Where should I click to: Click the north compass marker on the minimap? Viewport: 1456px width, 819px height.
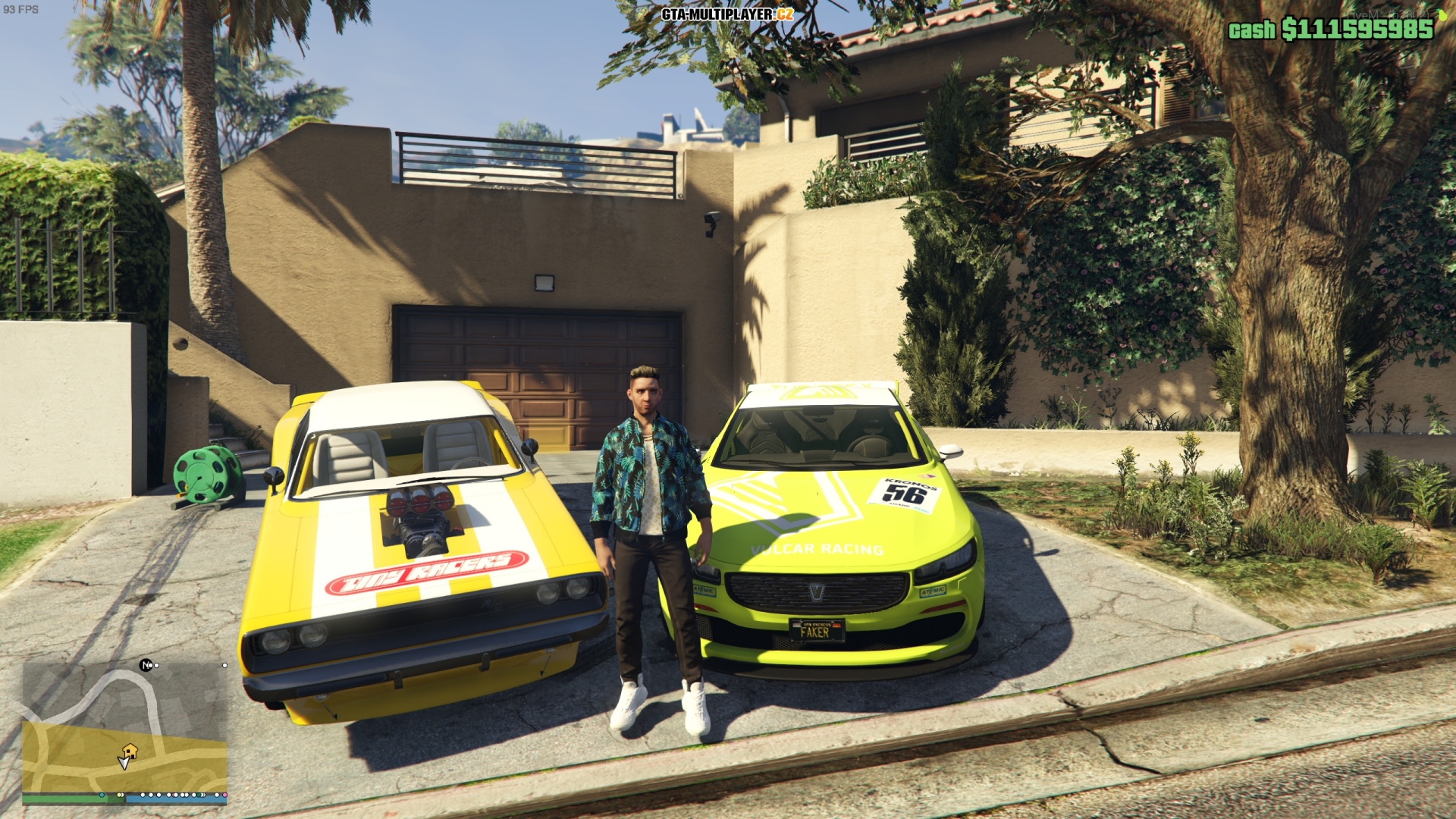[146, 666]
